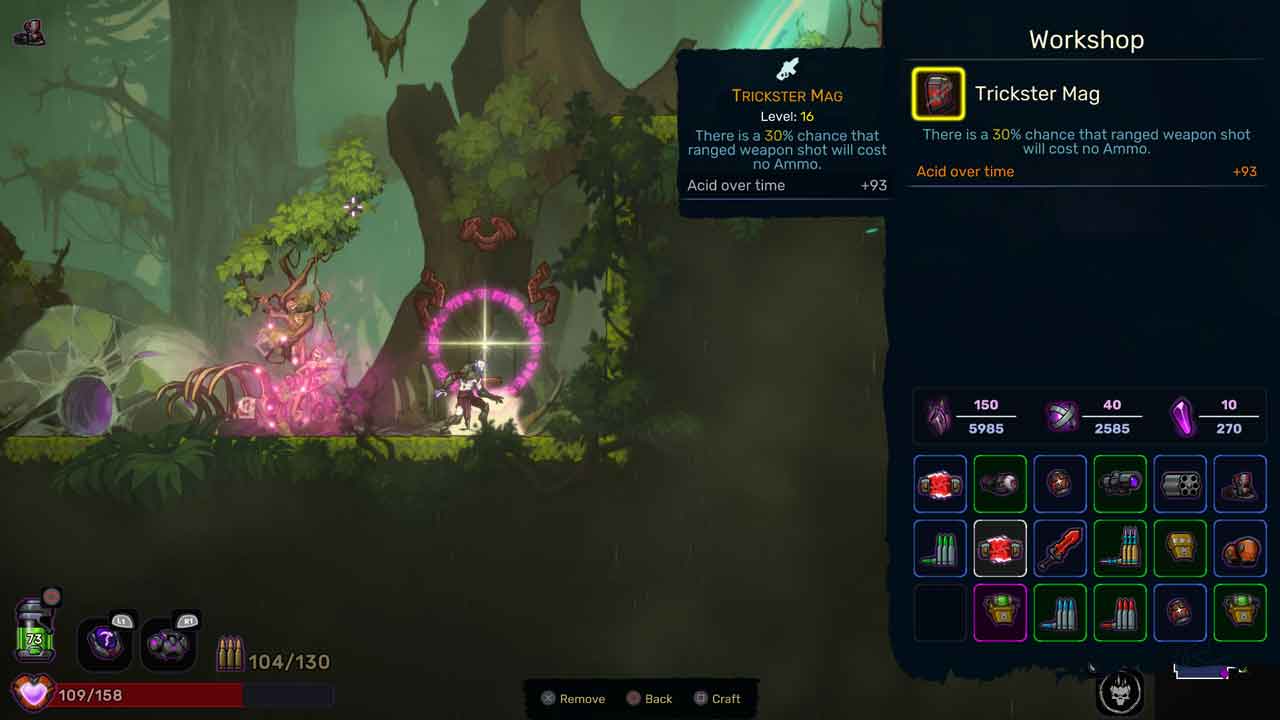Click the skull emblem icon
1280x720 pixels.
1120,691
